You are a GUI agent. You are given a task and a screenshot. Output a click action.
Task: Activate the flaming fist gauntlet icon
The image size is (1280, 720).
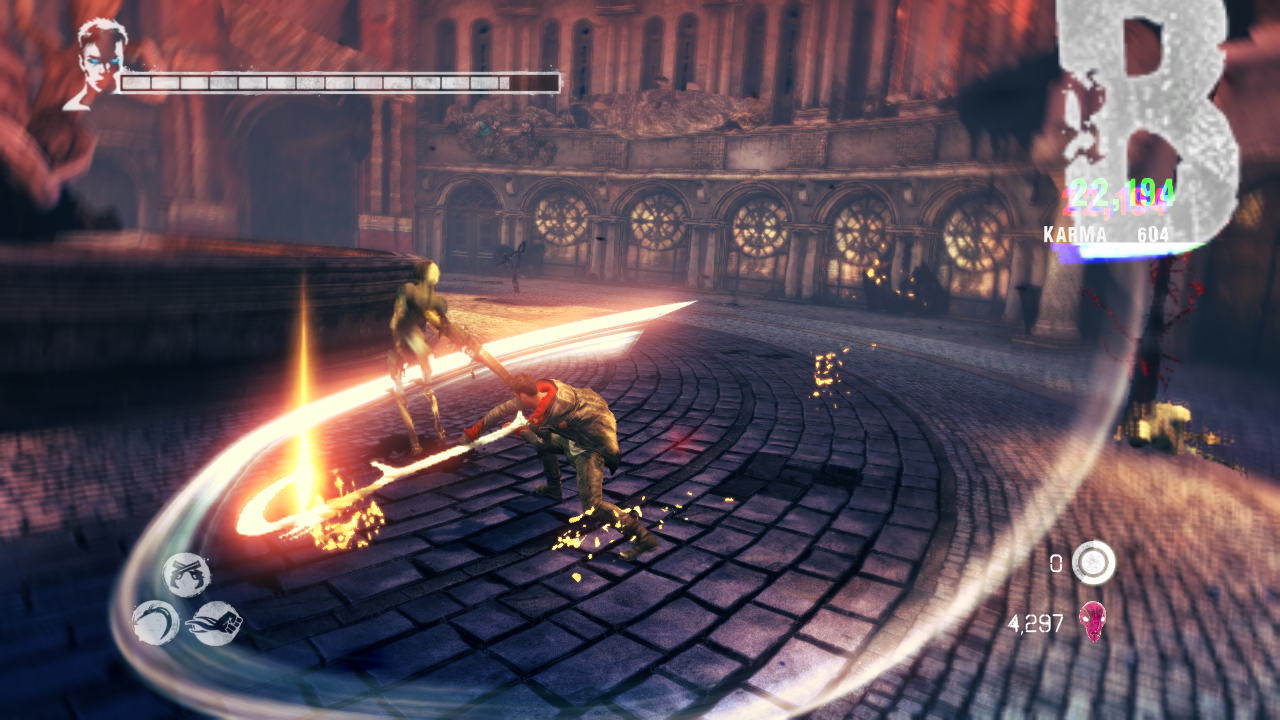coord(213,622)
